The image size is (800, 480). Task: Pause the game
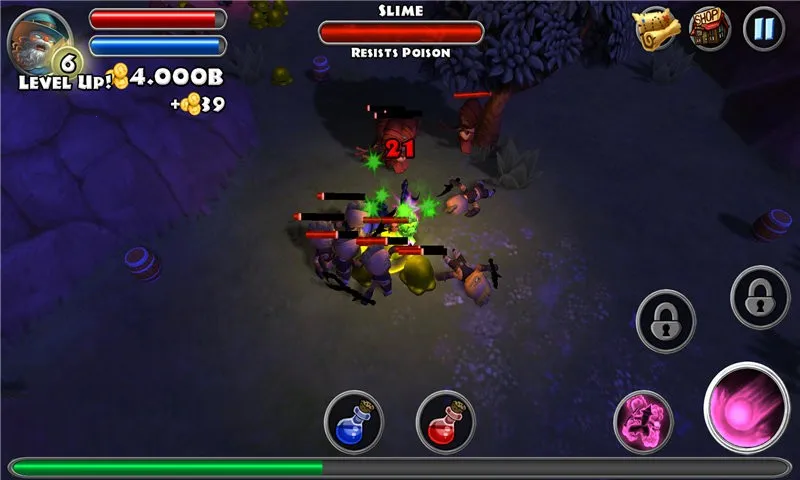764,29
